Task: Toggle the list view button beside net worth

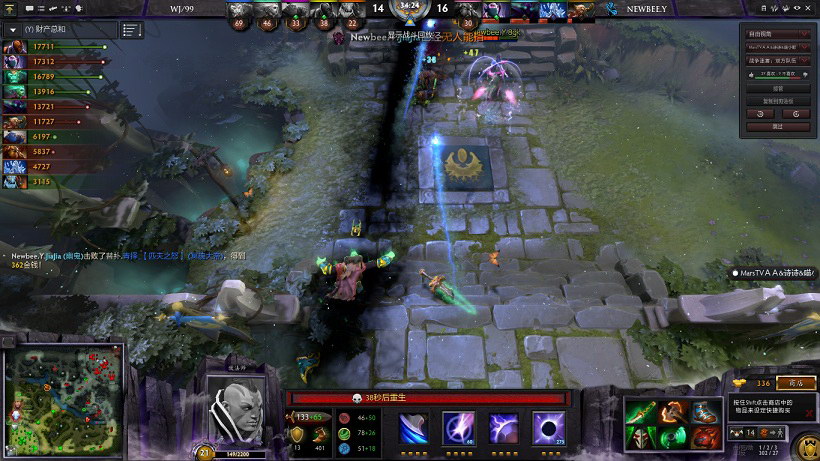Action: pos(131,30)
